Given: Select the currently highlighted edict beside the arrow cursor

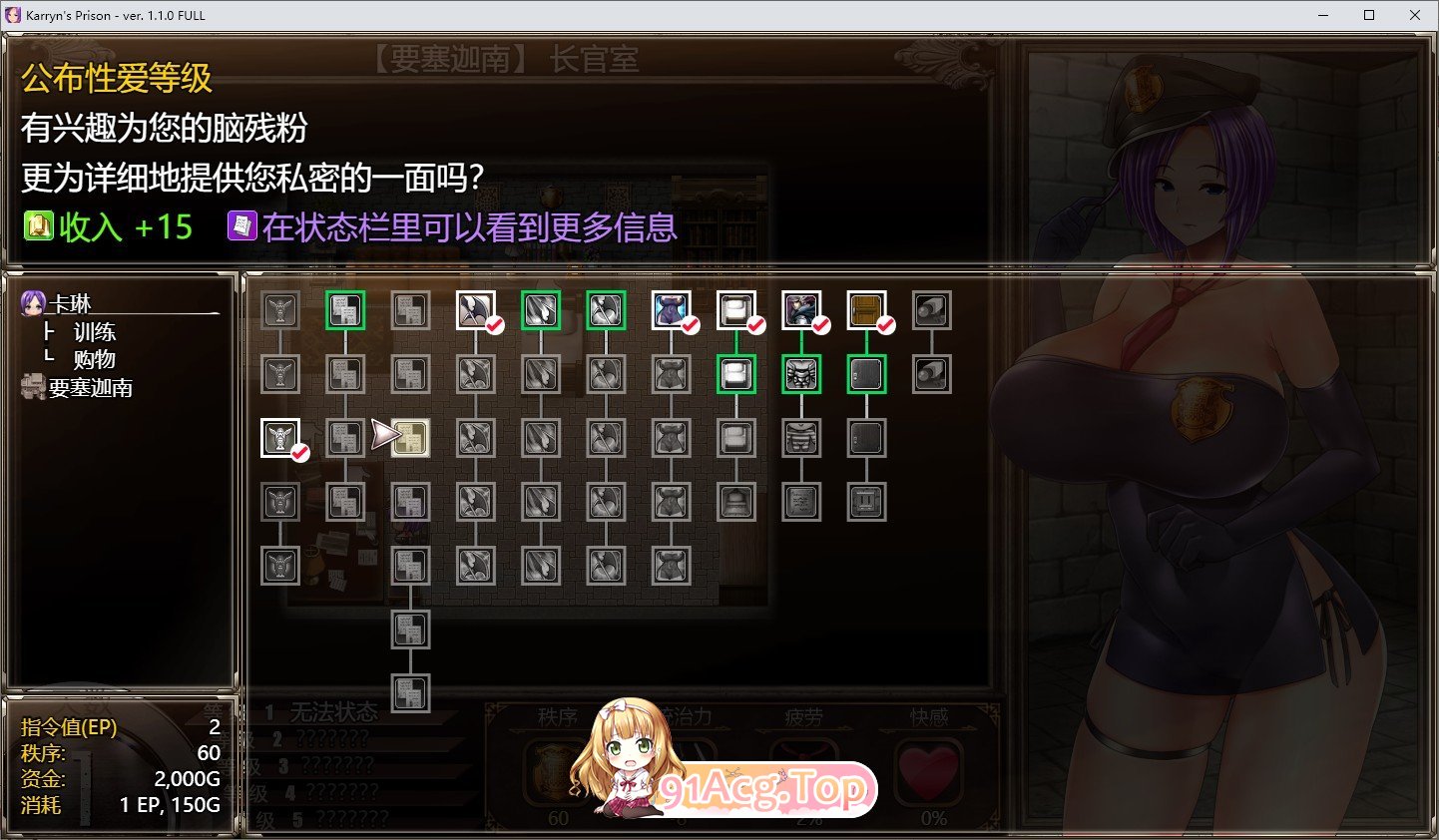Looking at the screenshot, I should click(x=410, y=437).
